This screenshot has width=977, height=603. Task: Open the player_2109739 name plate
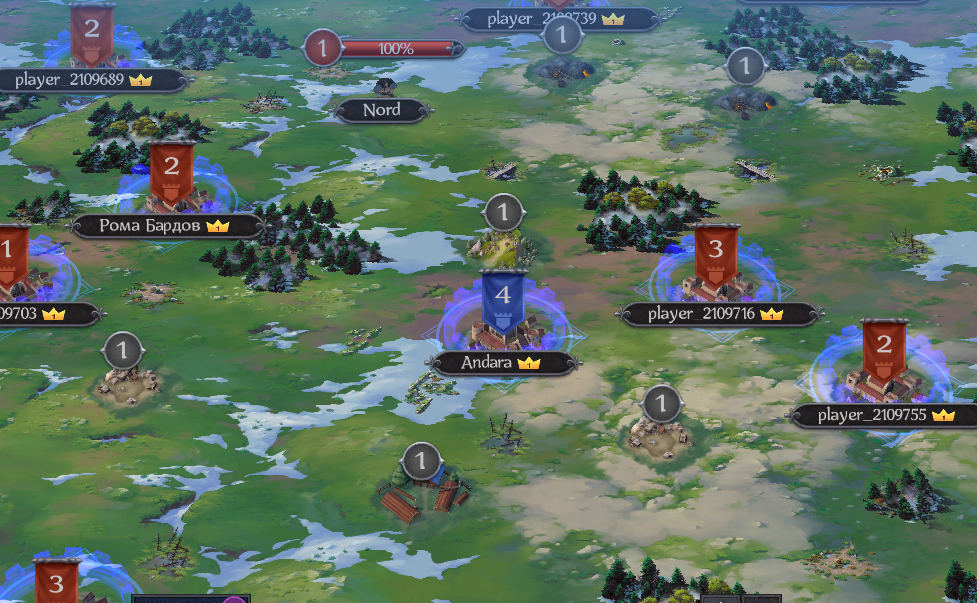click(x=556, y=19)
